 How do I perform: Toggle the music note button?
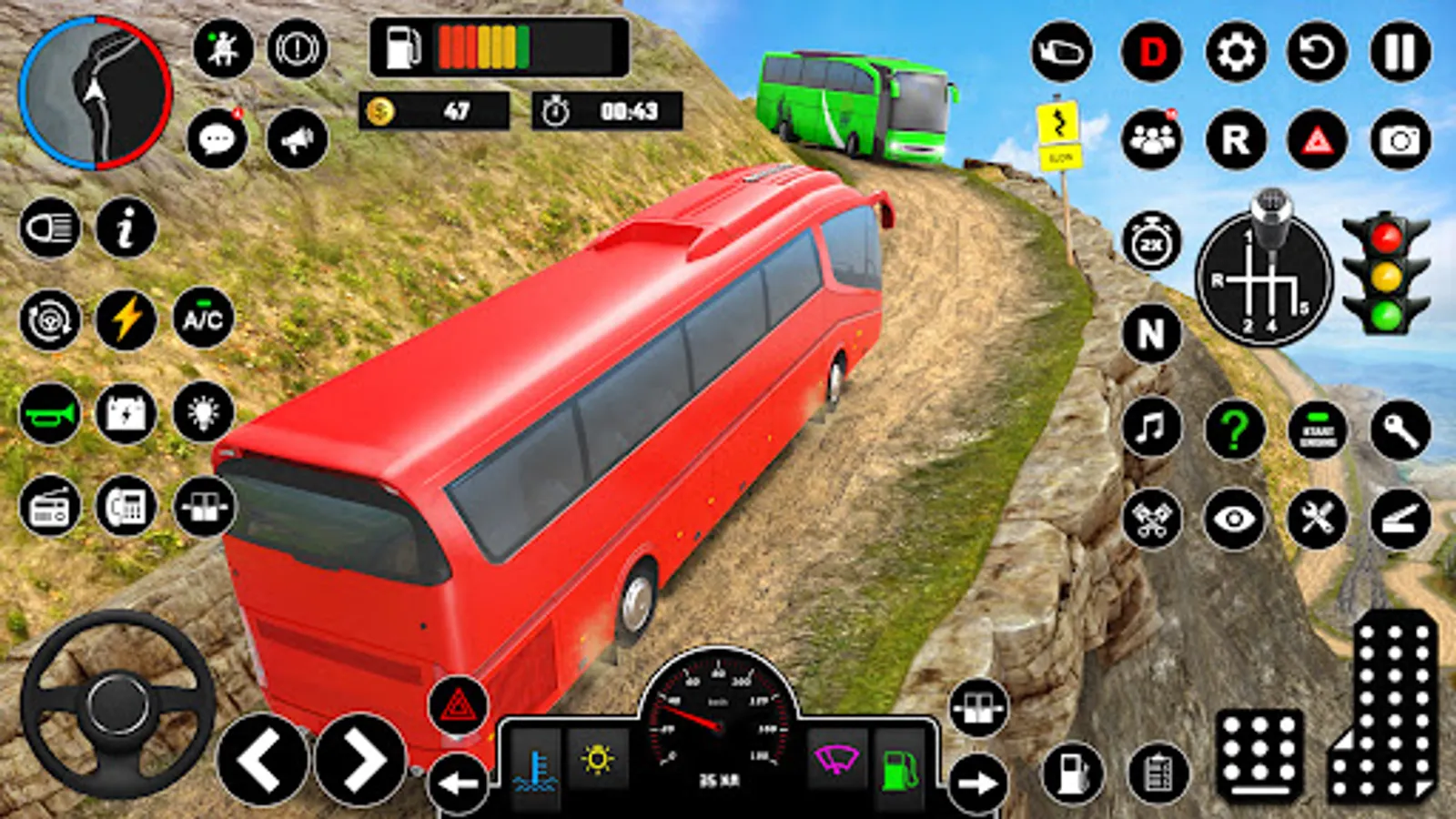click(1151, 428)
